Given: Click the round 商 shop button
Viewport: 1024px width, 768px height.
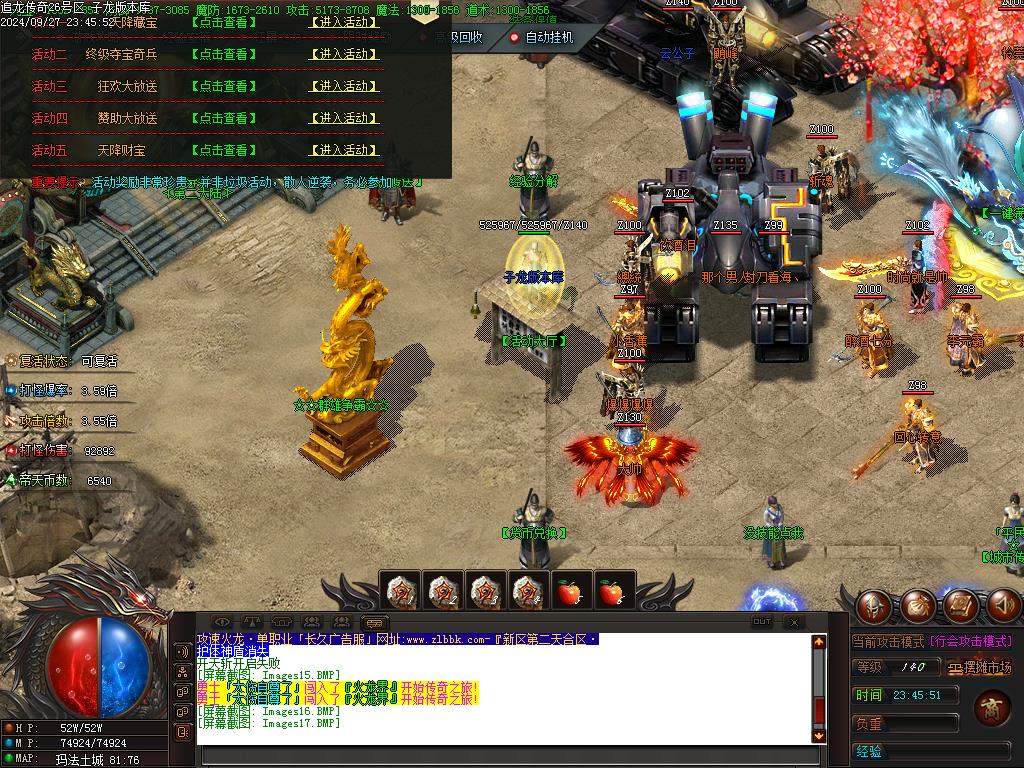Looking at the screenshot, I should [x=993, y=707].
